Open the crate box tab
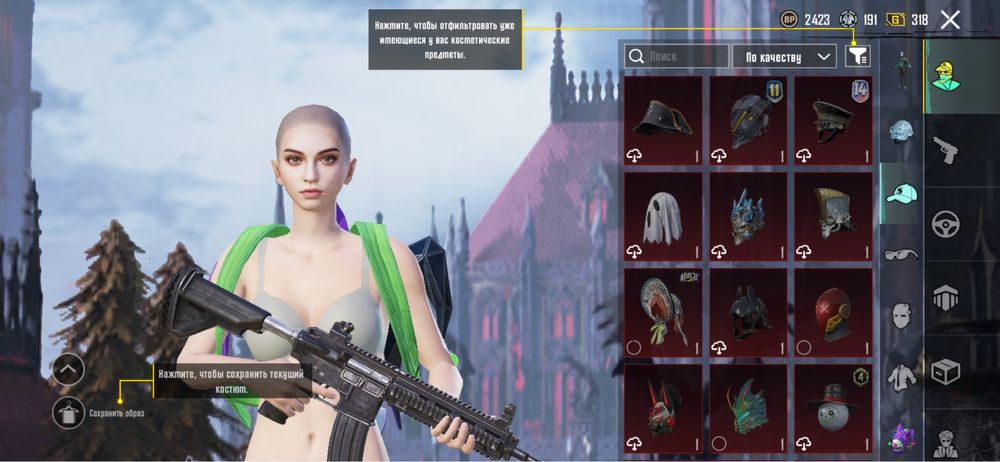 tap(945, 372)
